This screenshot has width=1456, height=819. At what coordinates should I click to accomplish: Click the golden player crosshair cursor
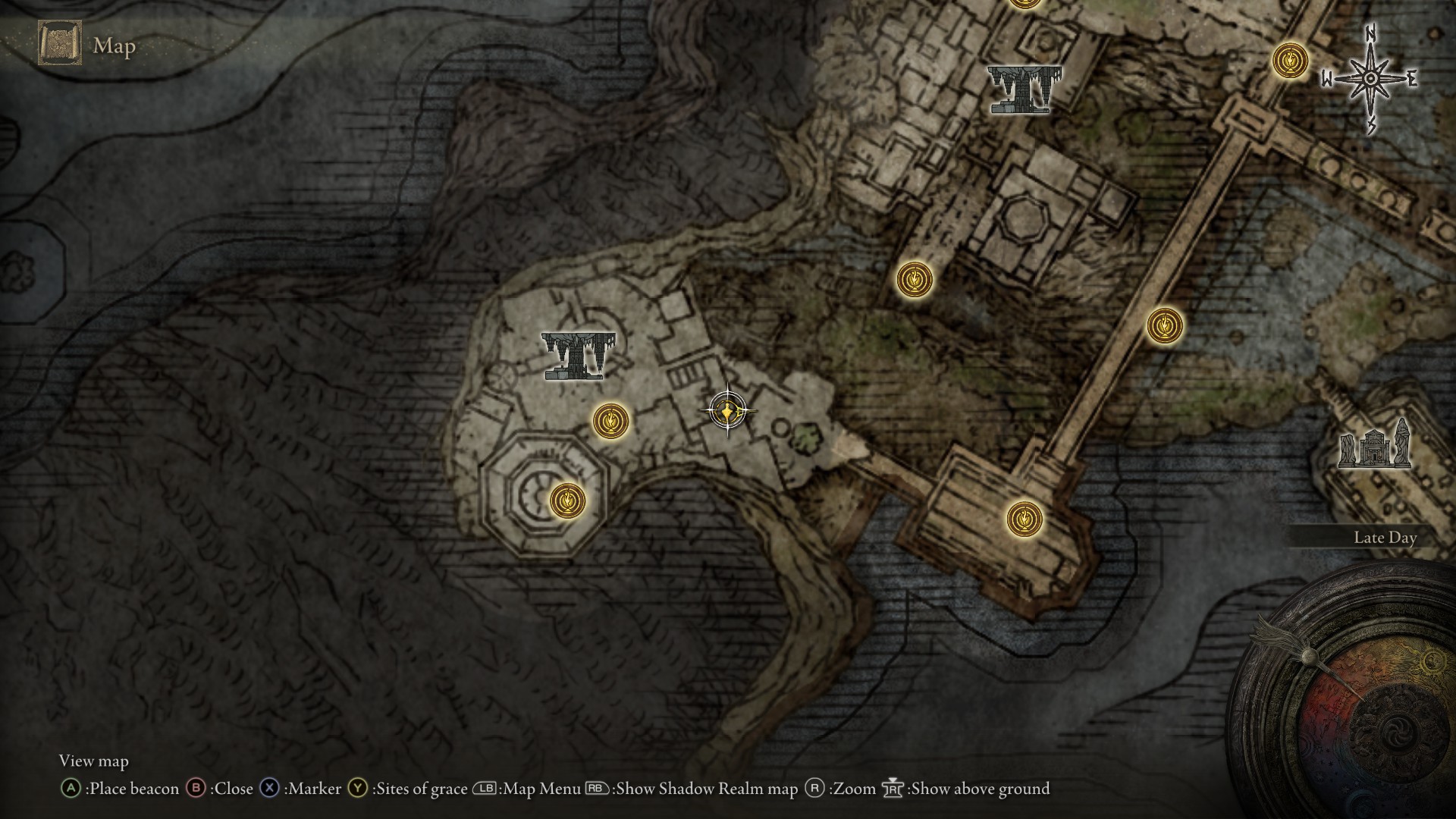(x=728, y=411)
